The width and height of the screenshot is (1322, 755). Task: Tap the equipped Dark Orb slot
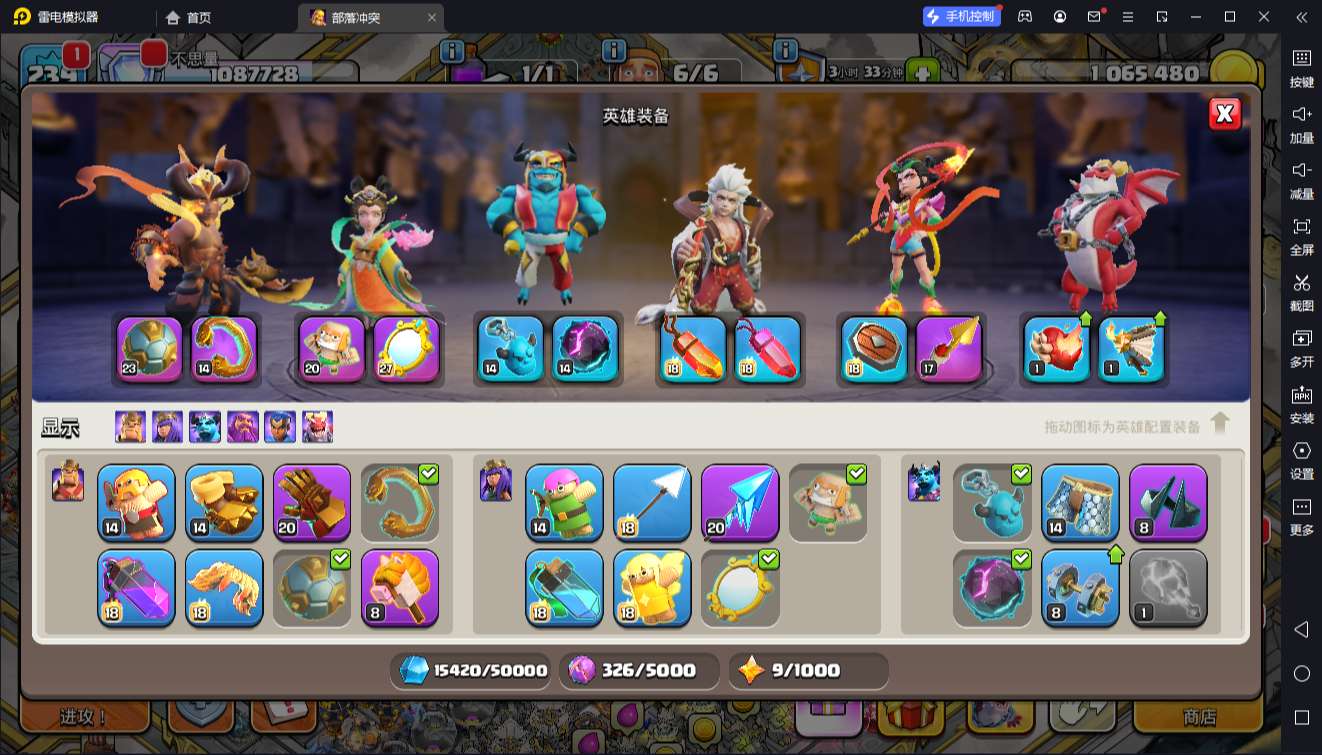(x=585, y=349)
